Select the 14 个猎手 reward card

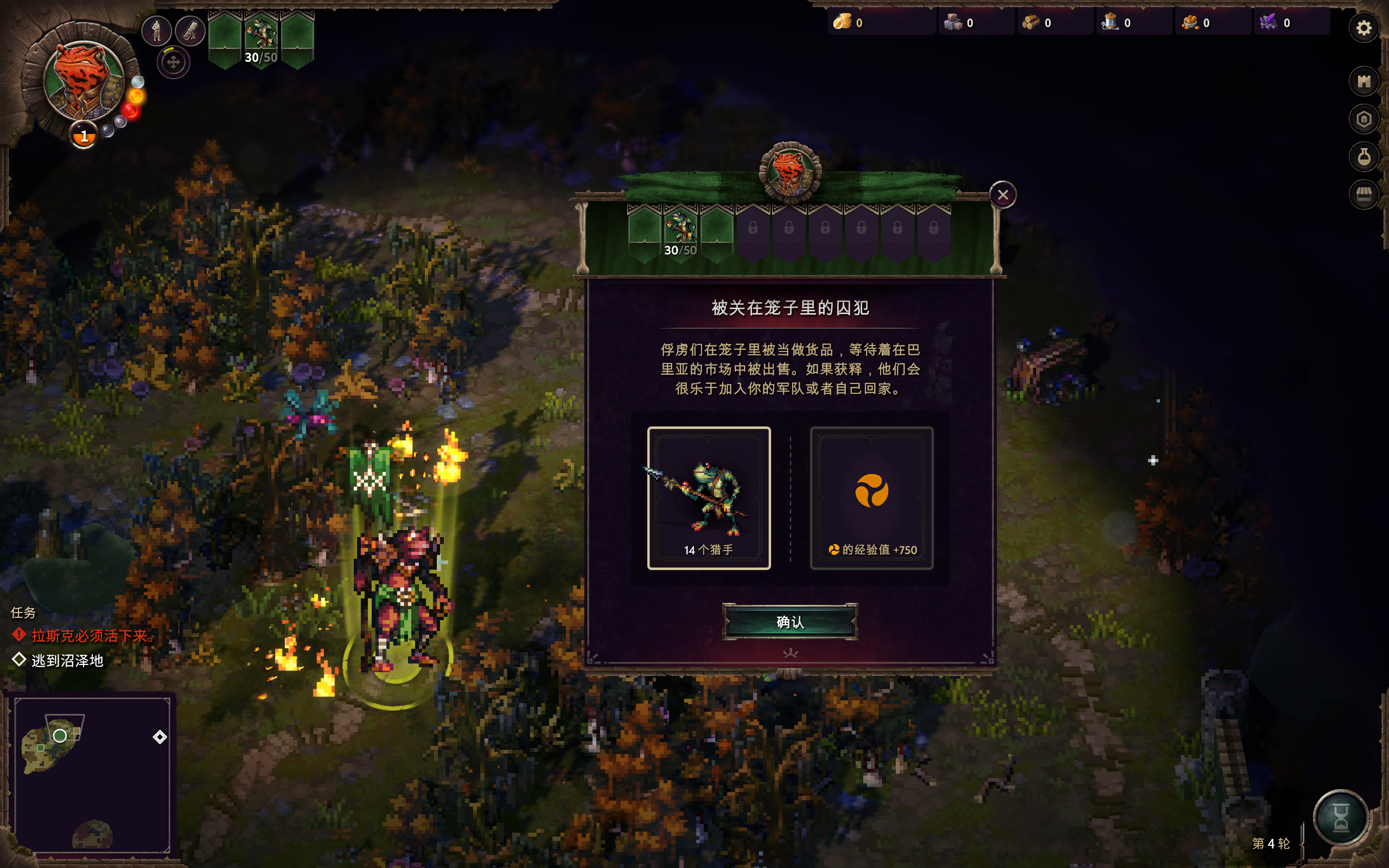pyautogui.click(x=710, y=496)
